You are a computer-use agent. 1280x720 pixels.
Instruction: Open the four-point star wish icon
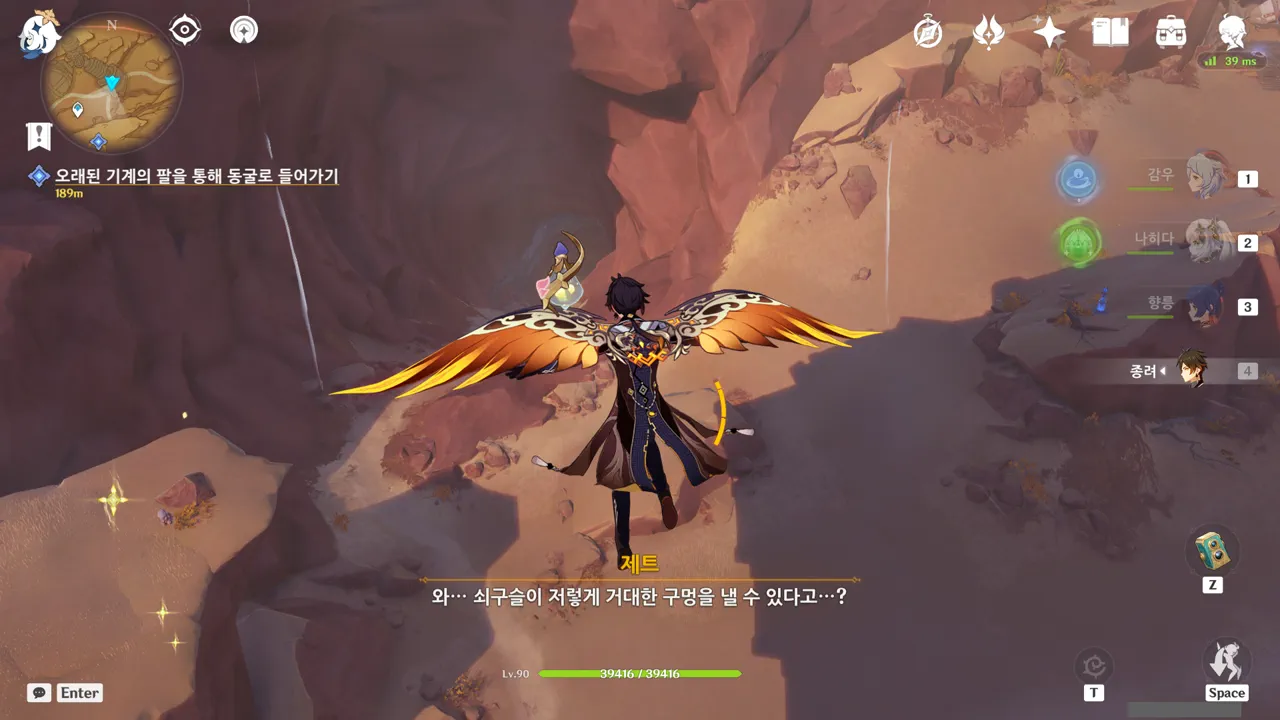coord(1049,32)
